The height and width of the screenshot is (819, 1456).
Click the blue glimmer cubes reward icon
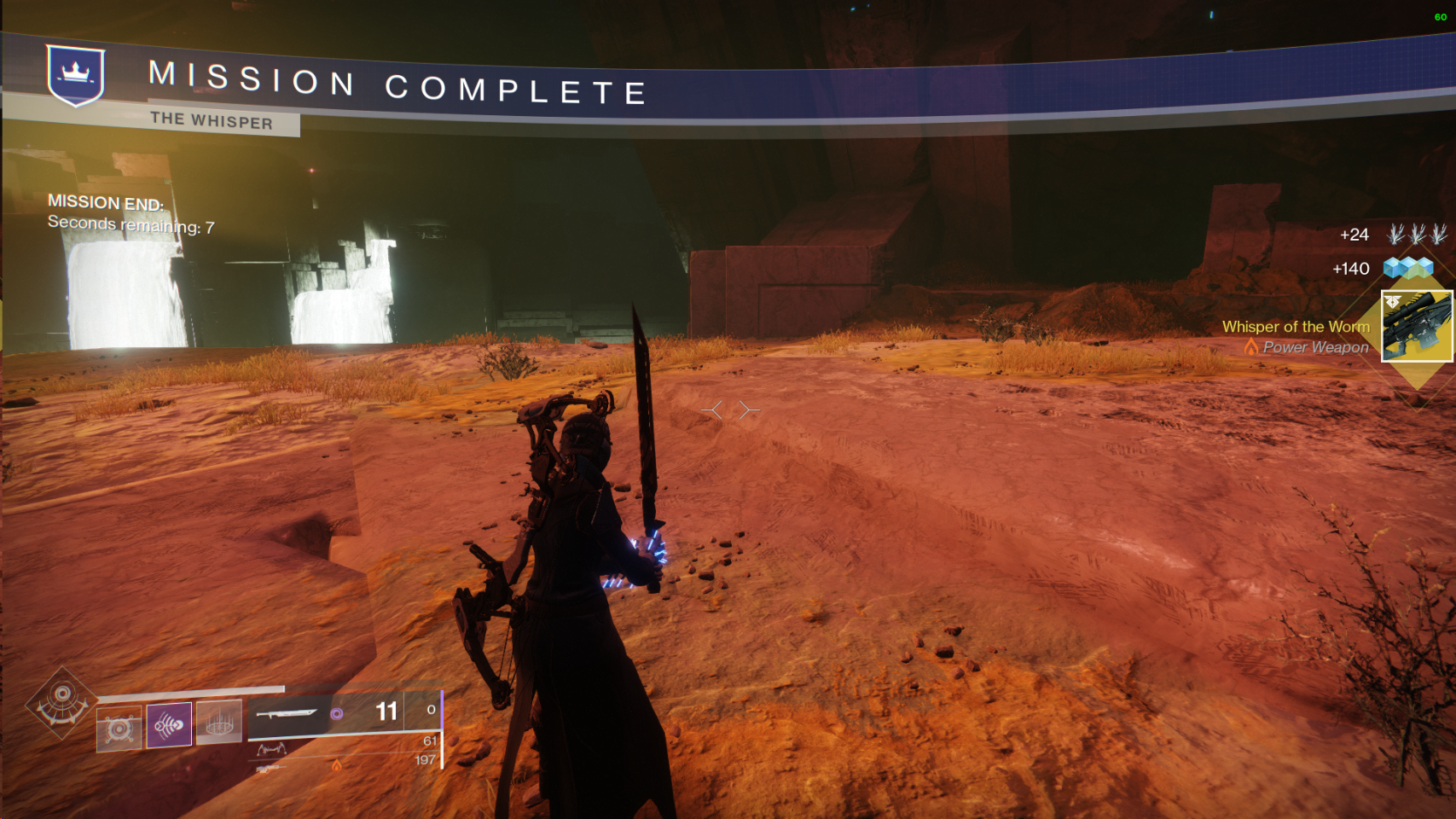point(1407,269)
